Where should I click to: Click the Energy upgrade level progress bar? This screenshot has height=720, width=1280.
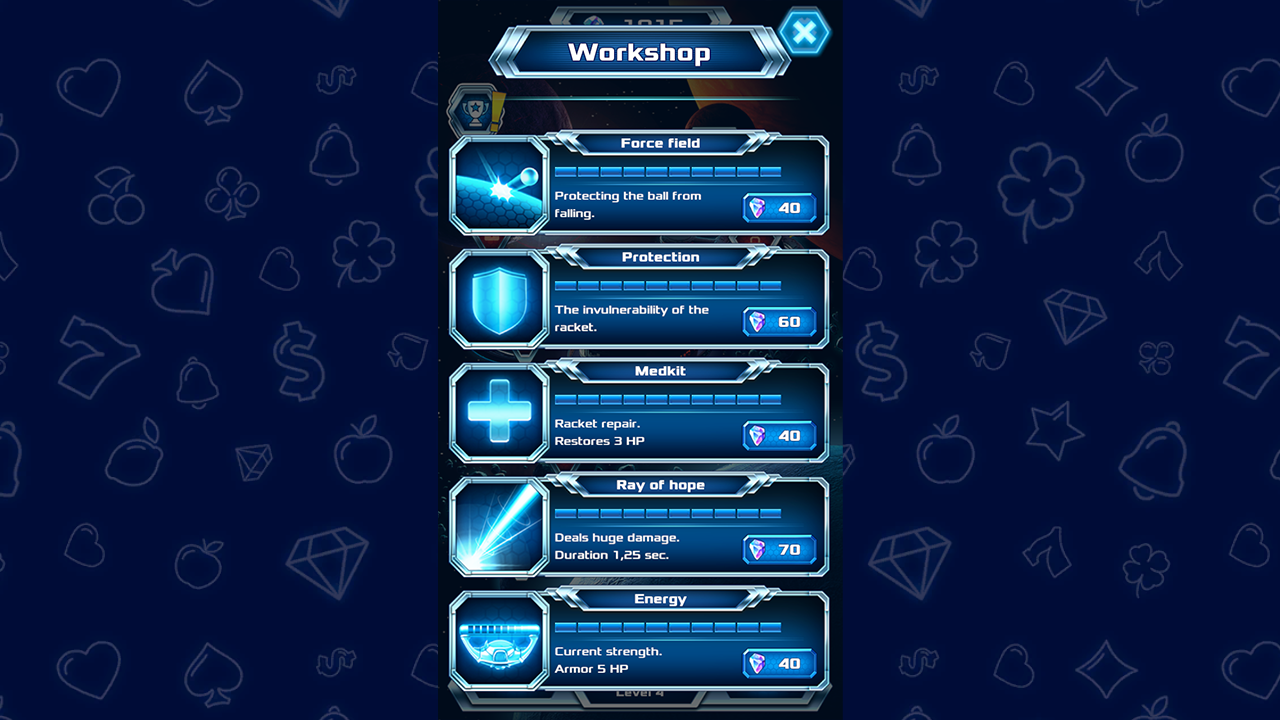(x=668, y=627)
